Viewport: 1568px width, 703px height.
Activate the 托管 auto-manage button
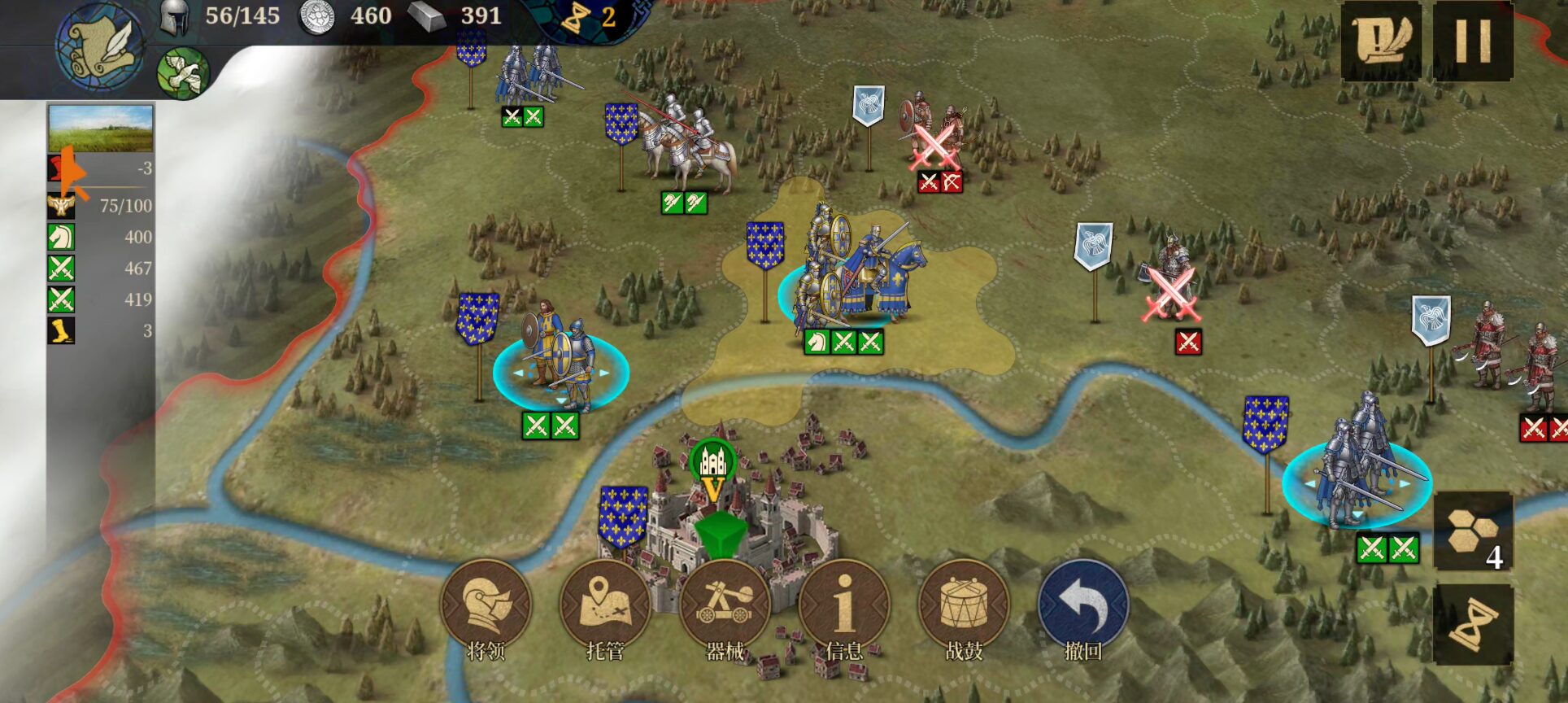tap(605, 605)
